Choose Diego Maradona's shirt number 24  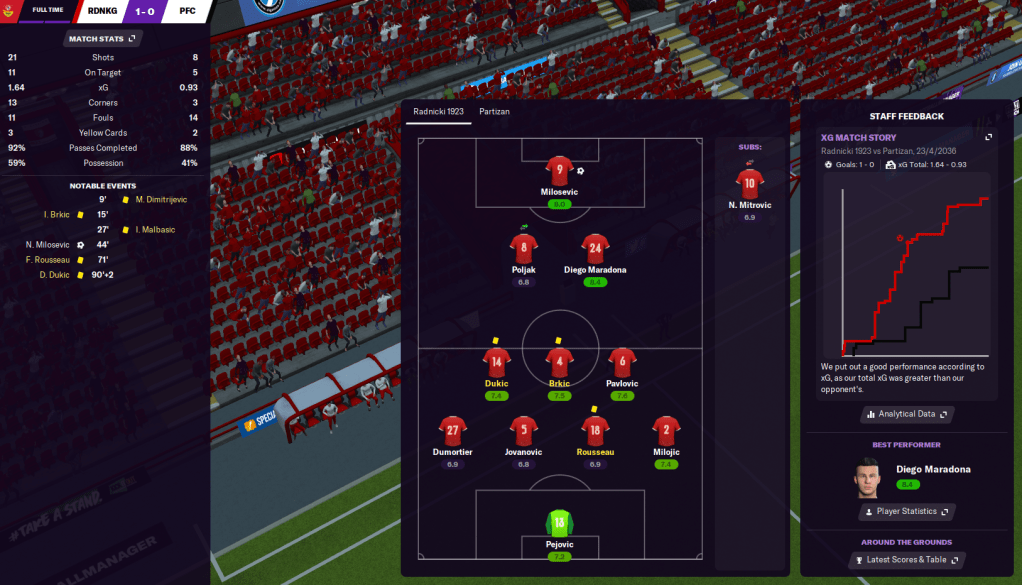595,249
